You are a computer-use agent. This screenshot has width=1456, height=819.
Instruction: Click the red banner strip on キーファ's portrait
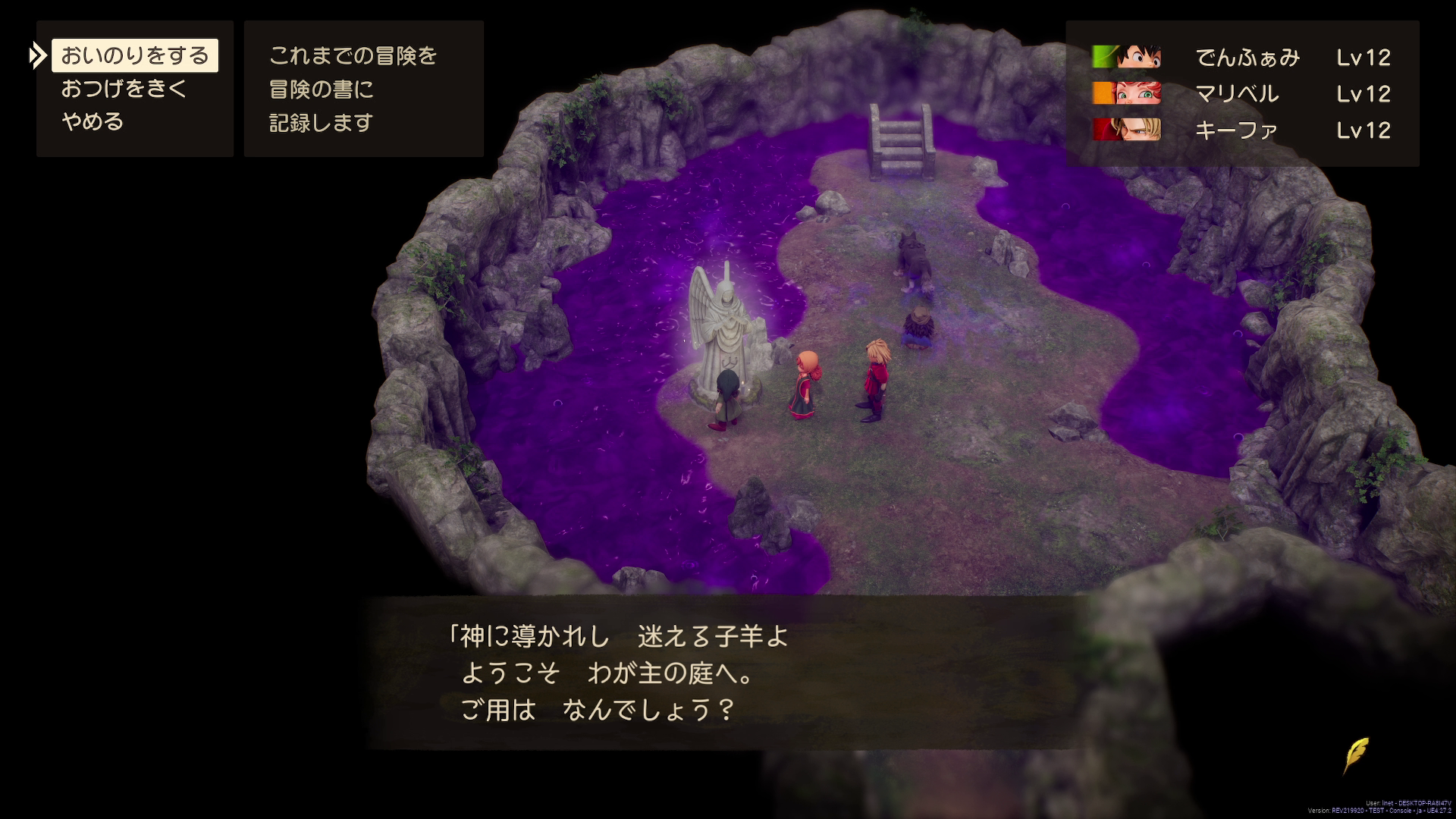[1103, 130]
